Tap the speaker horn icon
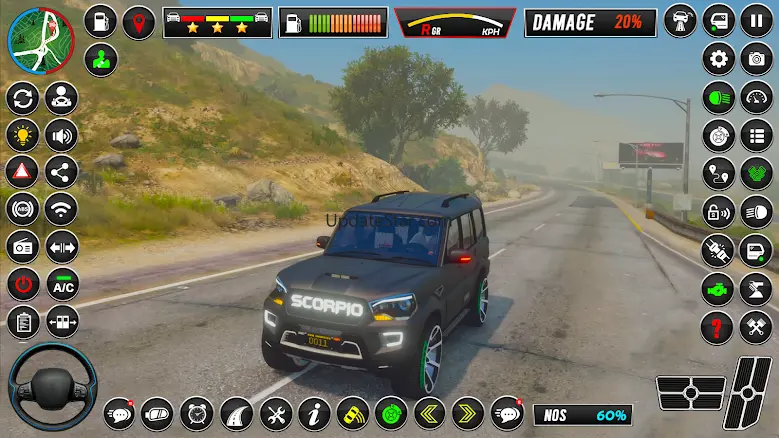Viewport: 779px width, 438px height. coord(62,134)
